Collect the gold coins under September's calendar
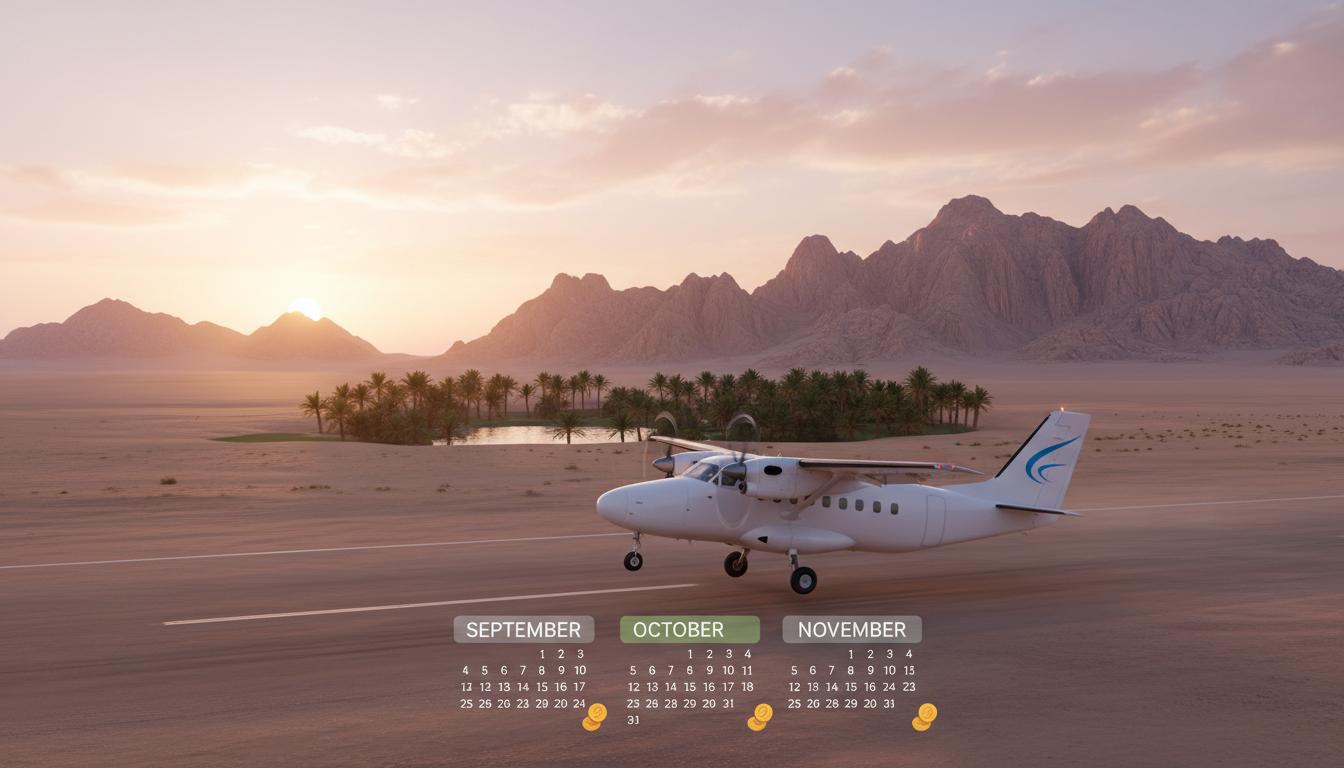The image size is (1344, 768). tap(595, 716)
